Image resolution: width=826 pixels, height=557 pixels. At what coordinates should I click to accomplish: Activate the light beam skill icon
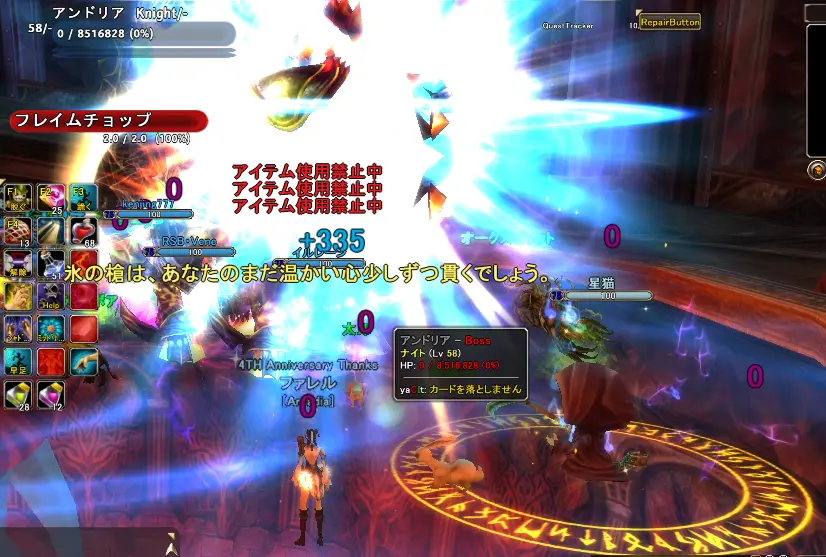point(51,232)
